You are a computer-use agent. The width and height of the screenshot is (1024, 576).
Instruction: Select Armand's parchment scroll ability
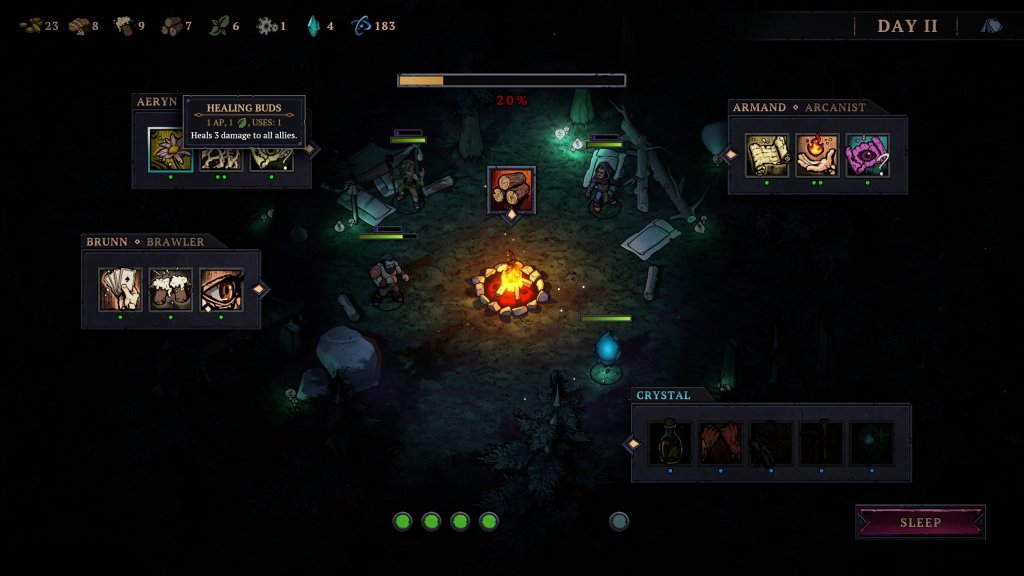click(x=767, y=155)
